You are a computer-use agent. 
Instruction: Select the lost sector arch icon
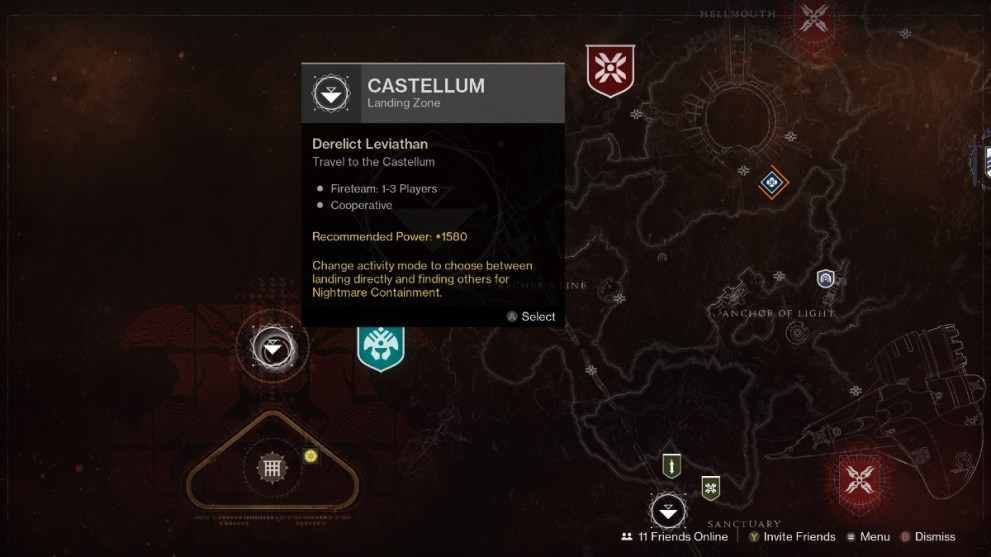pos(825,279)
